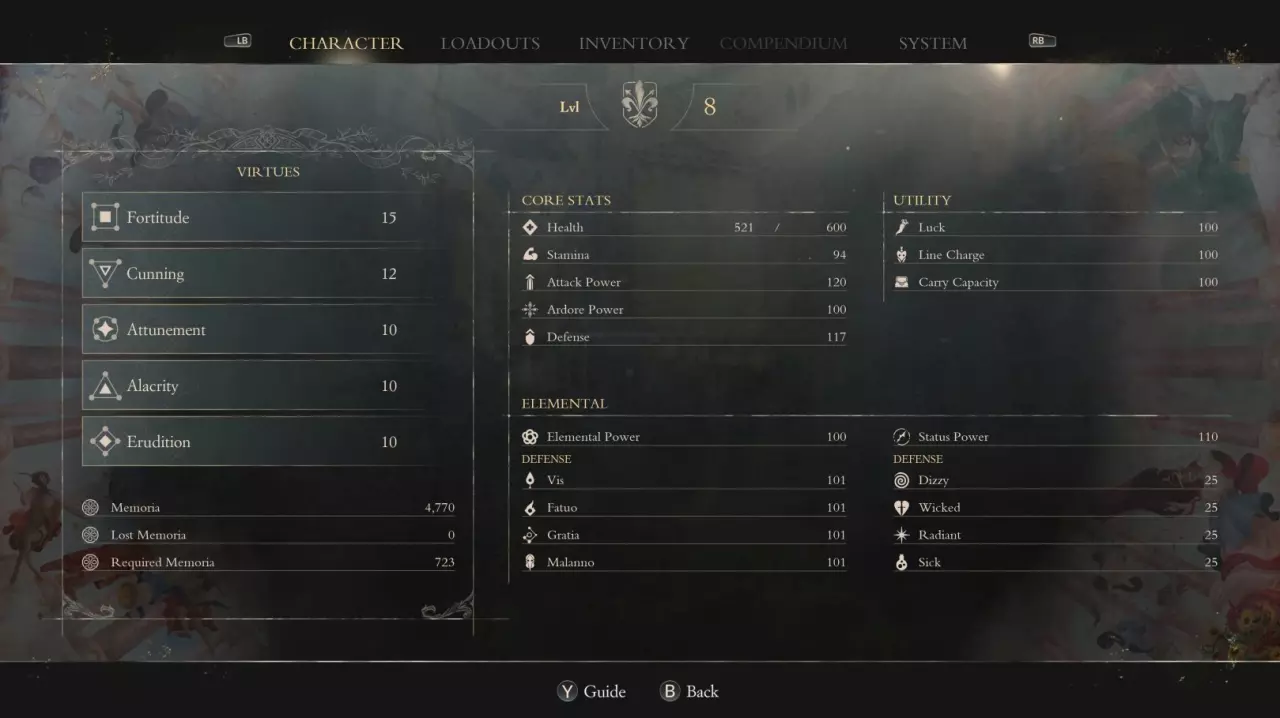Open the Loadouts tab
The image size is (1280, 718).
490,43
